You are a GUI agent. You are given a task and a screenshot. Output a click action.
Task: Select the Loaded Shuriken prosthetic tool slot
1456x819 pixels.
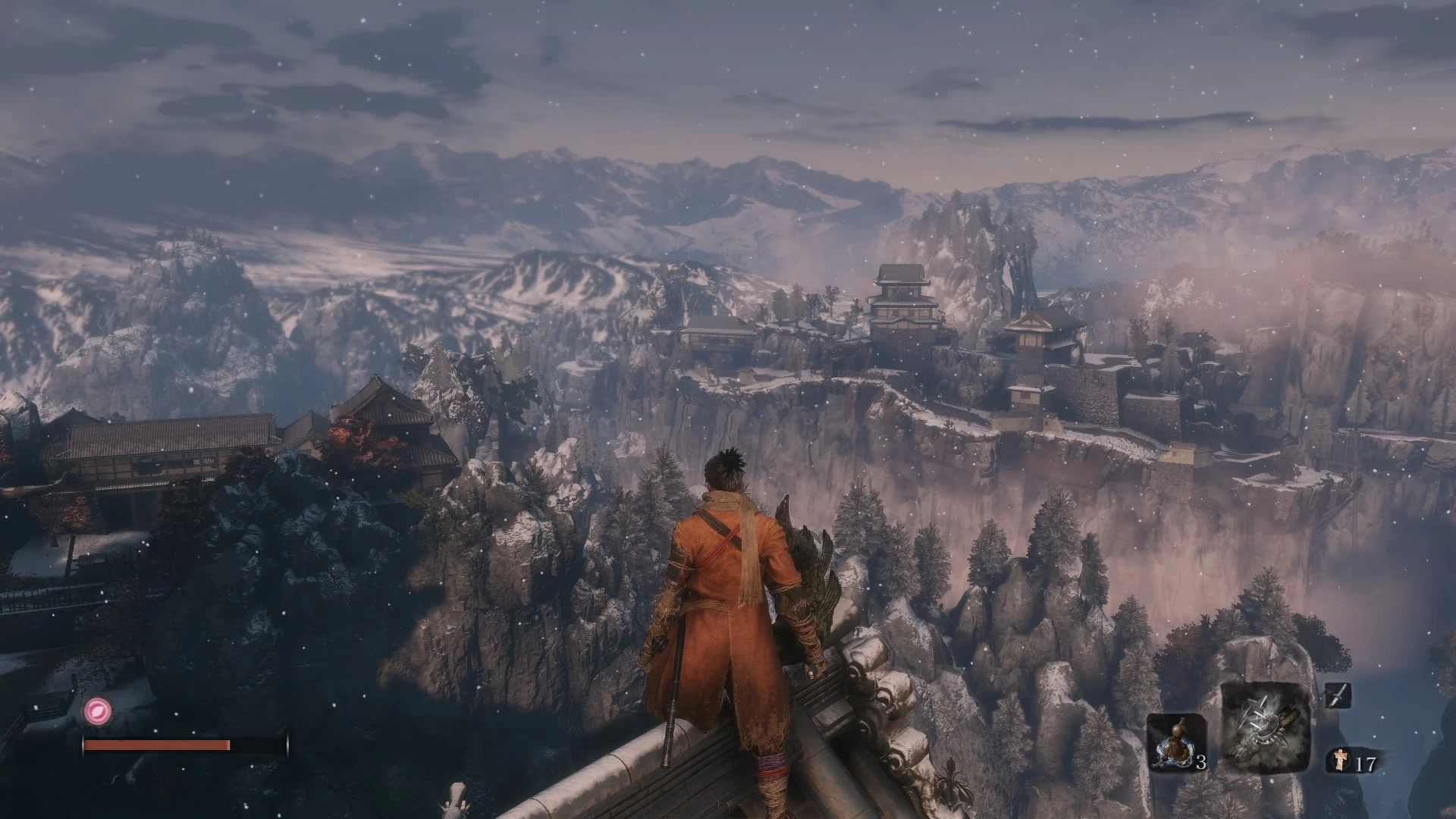(1266, 727)
